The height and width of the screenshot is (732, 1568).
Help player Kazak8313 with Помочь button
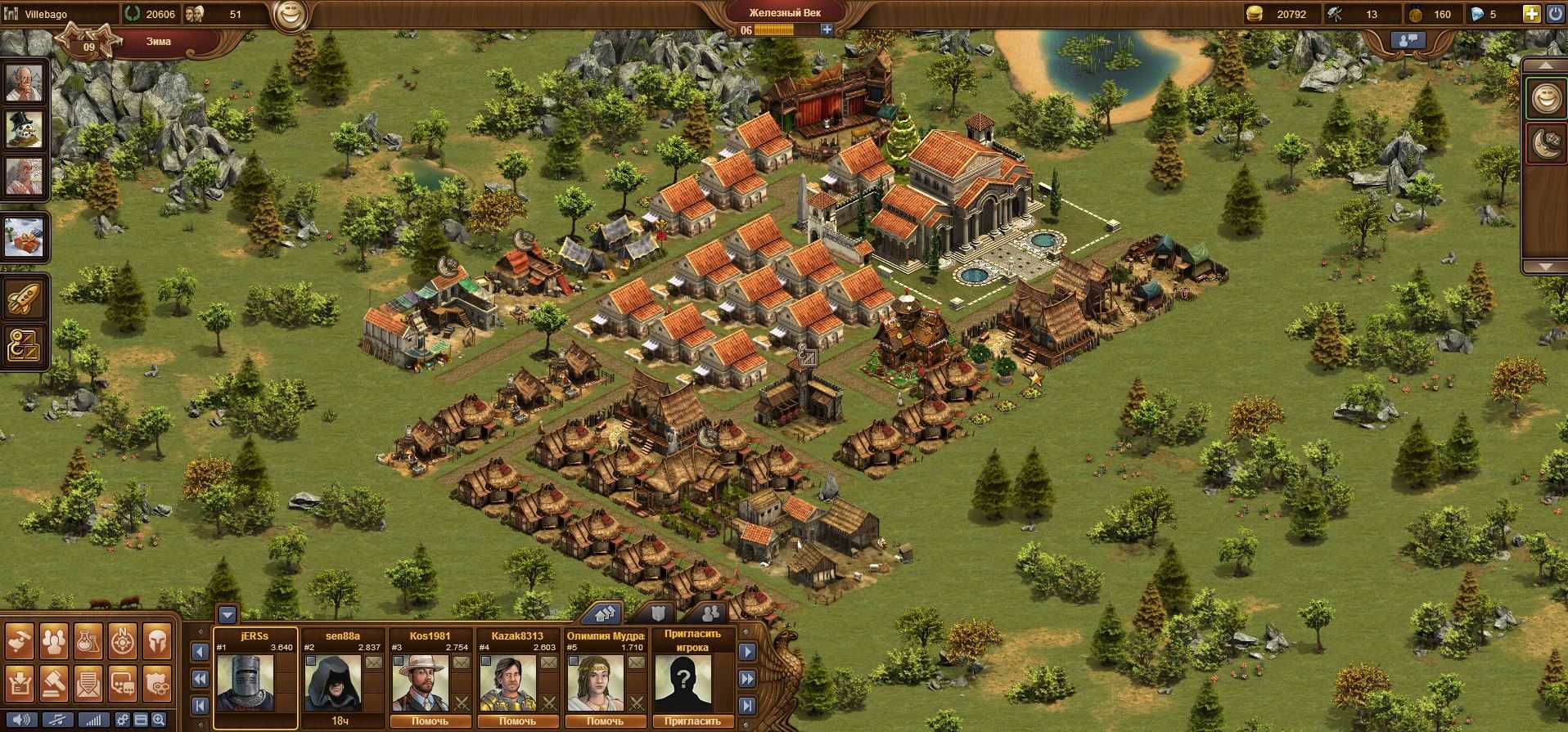click(517, 721)
